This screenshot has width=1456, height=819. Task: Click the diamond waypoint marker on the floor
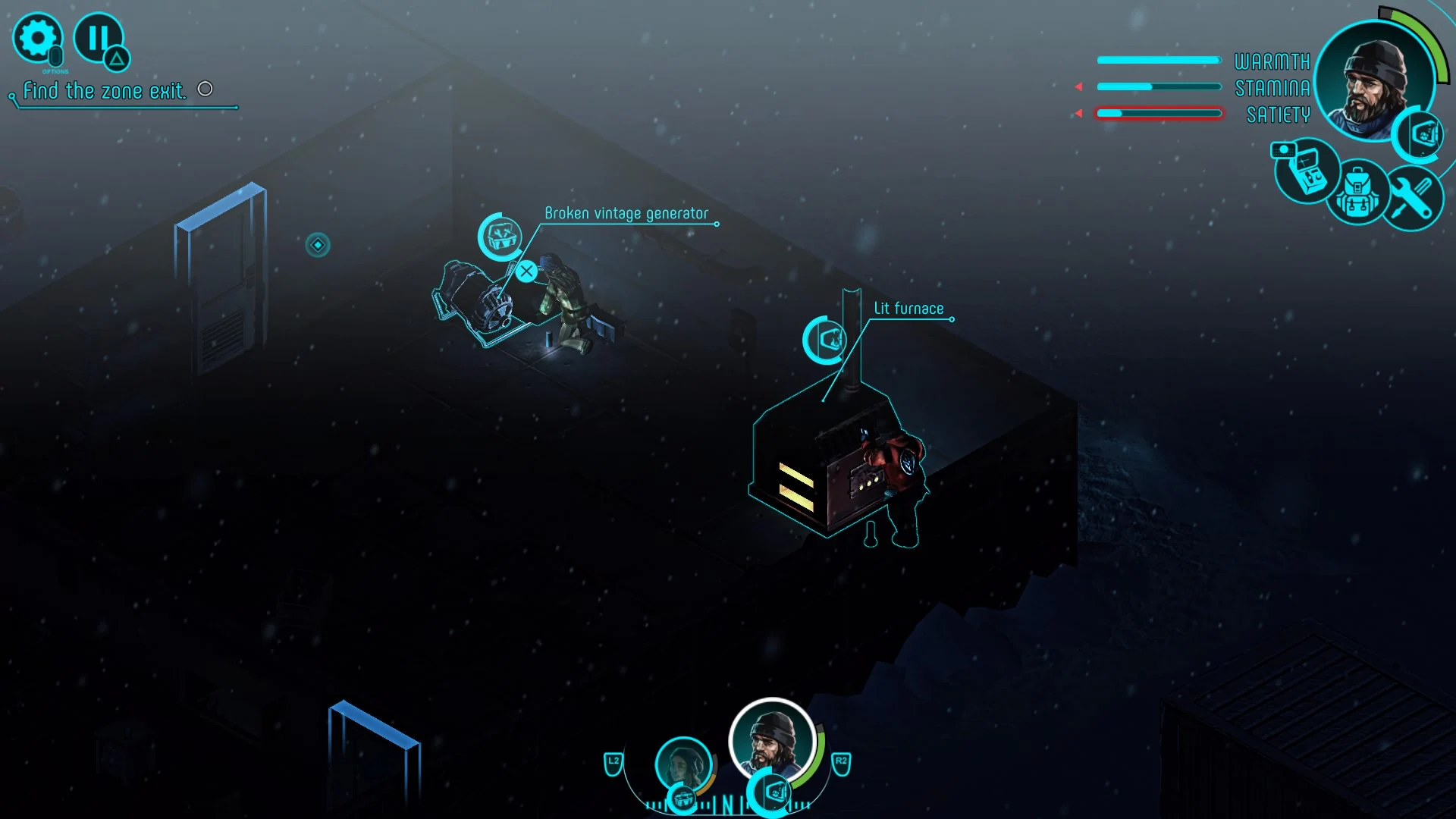(318, 245)
